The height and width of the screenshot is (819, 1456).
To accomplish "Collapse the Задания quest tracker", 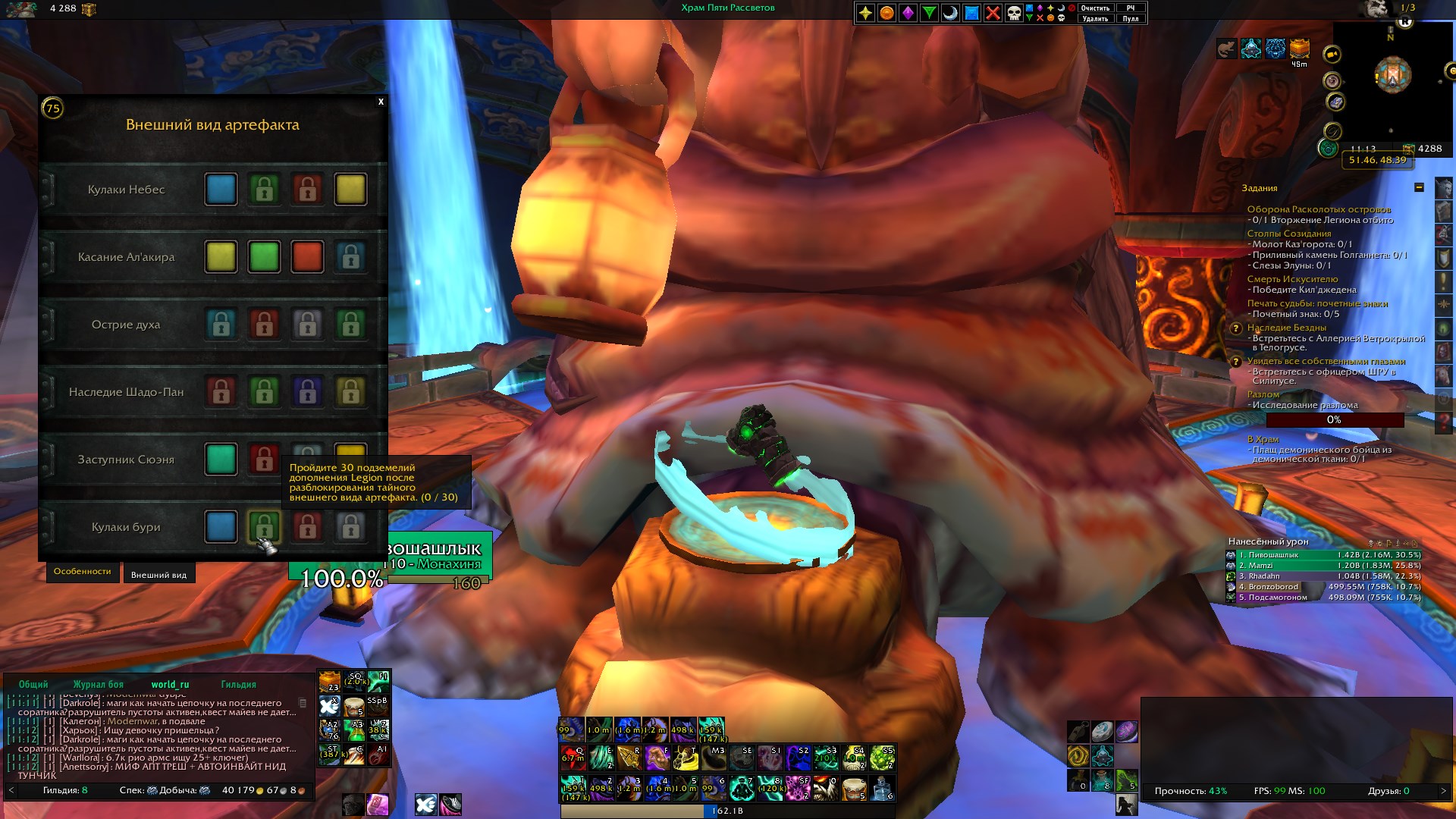I will click(x=1419, y=187).
